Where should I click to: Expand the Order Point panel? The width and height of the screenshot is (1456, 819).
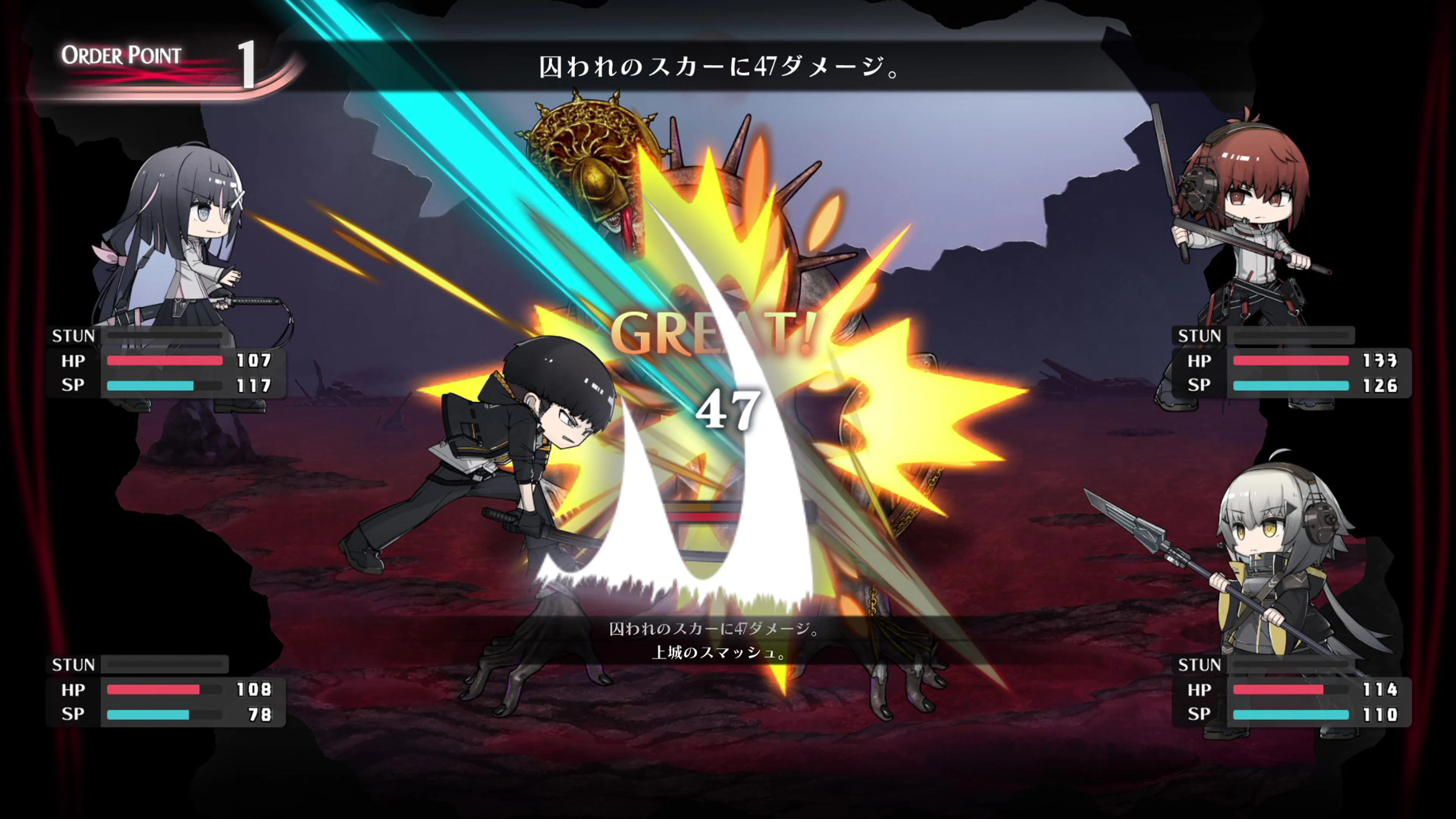point(158,62)
